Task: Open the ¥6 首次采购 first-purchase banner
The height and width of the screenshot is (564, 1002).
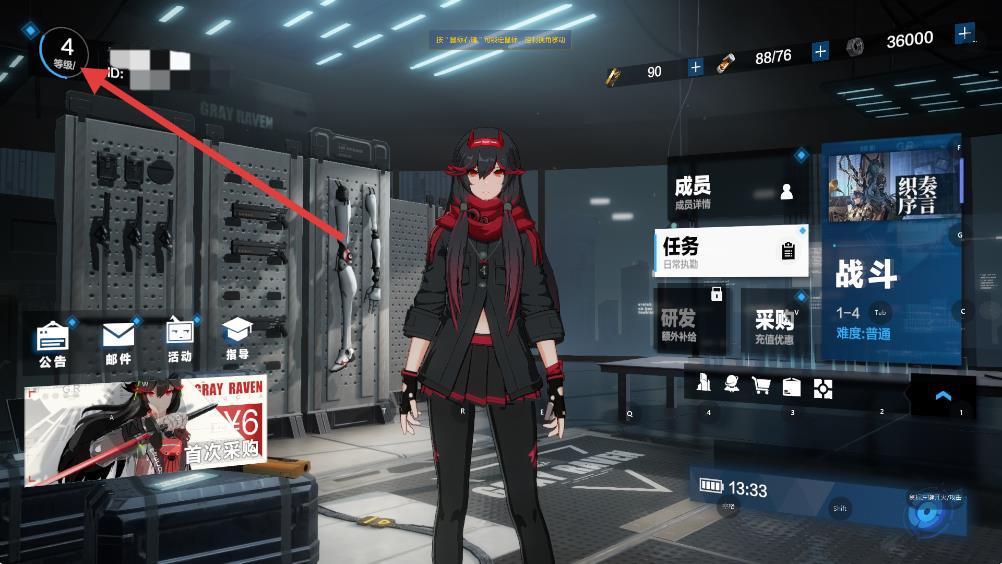Action: click(145, 428)
